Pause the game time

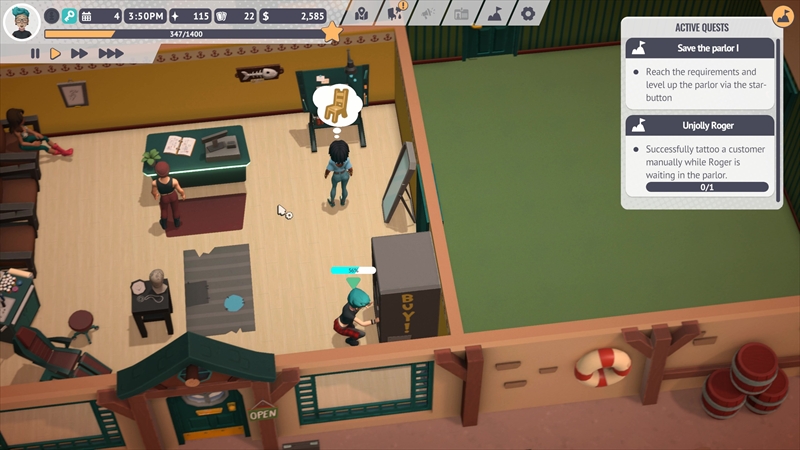tap(35, 53)
